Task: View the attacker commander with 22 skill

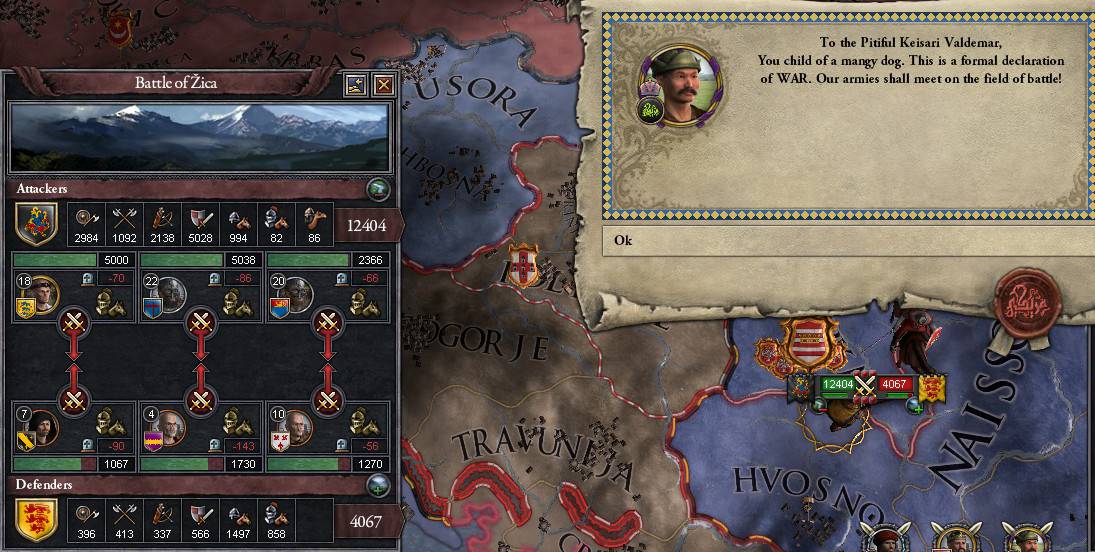Action: (x=170, y=294)
